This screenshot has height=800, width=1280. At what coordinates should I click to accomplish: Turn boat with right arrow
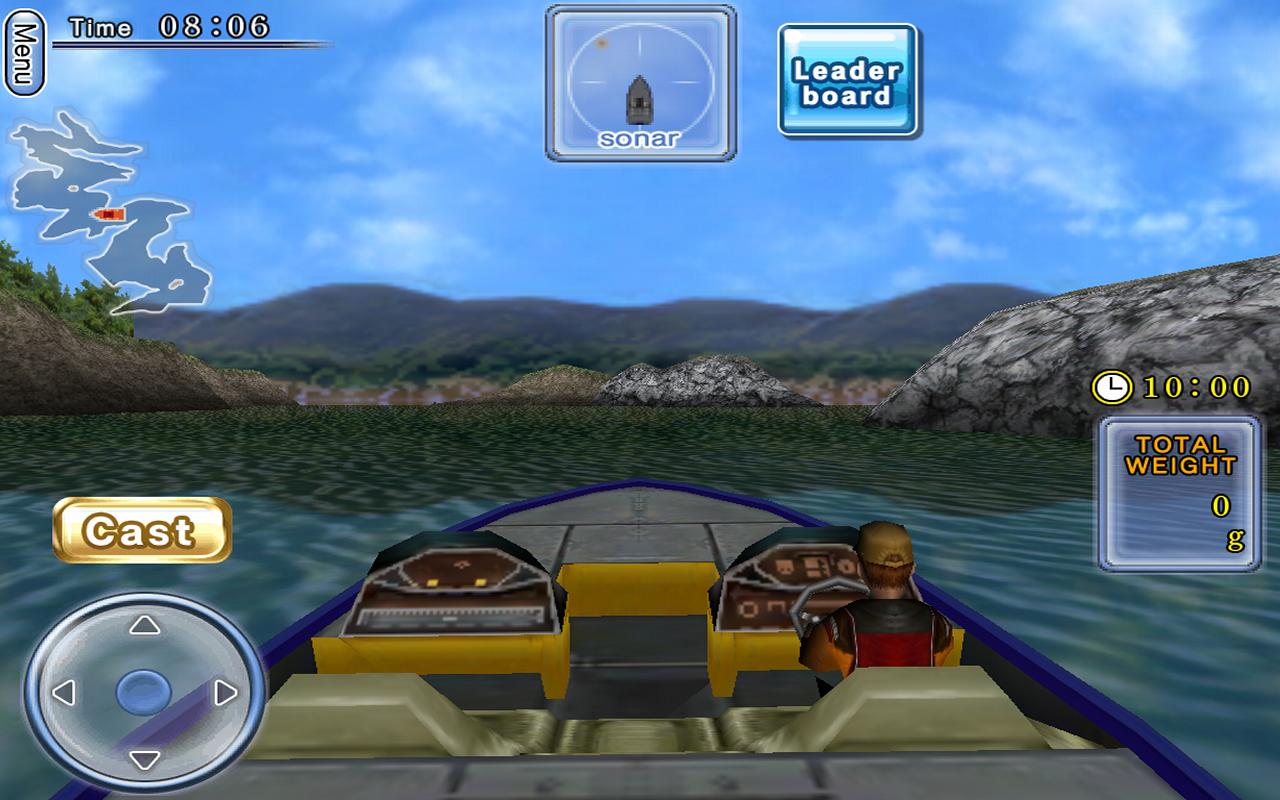(227, 692)
